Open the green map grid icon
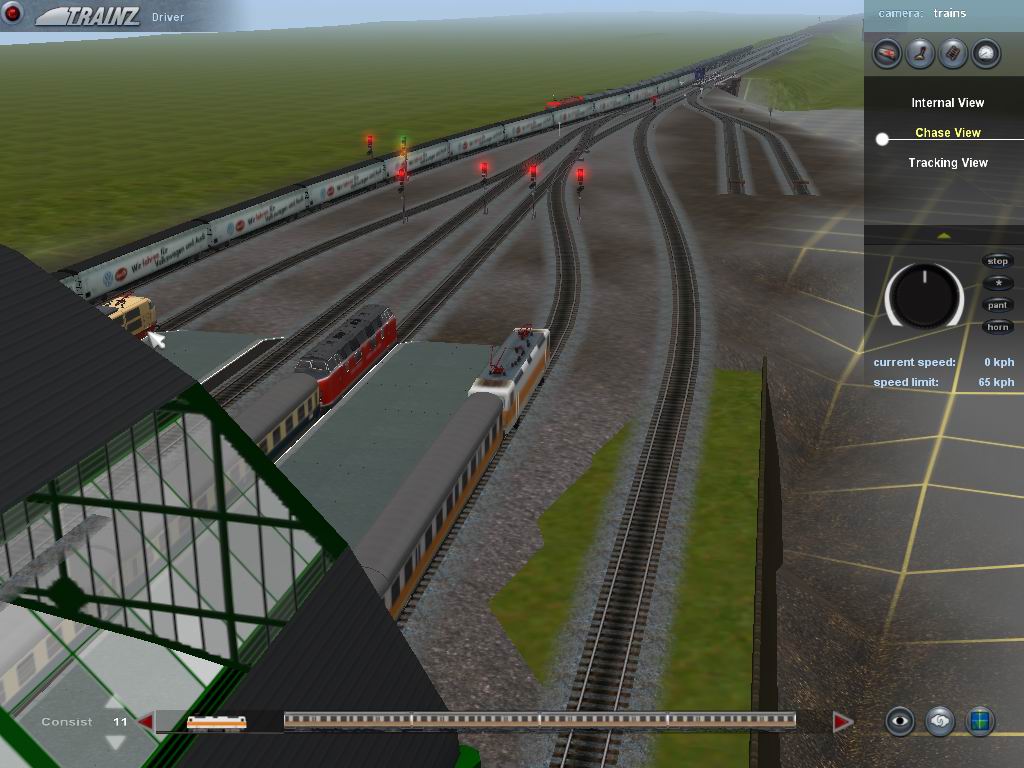 [980, 721]
